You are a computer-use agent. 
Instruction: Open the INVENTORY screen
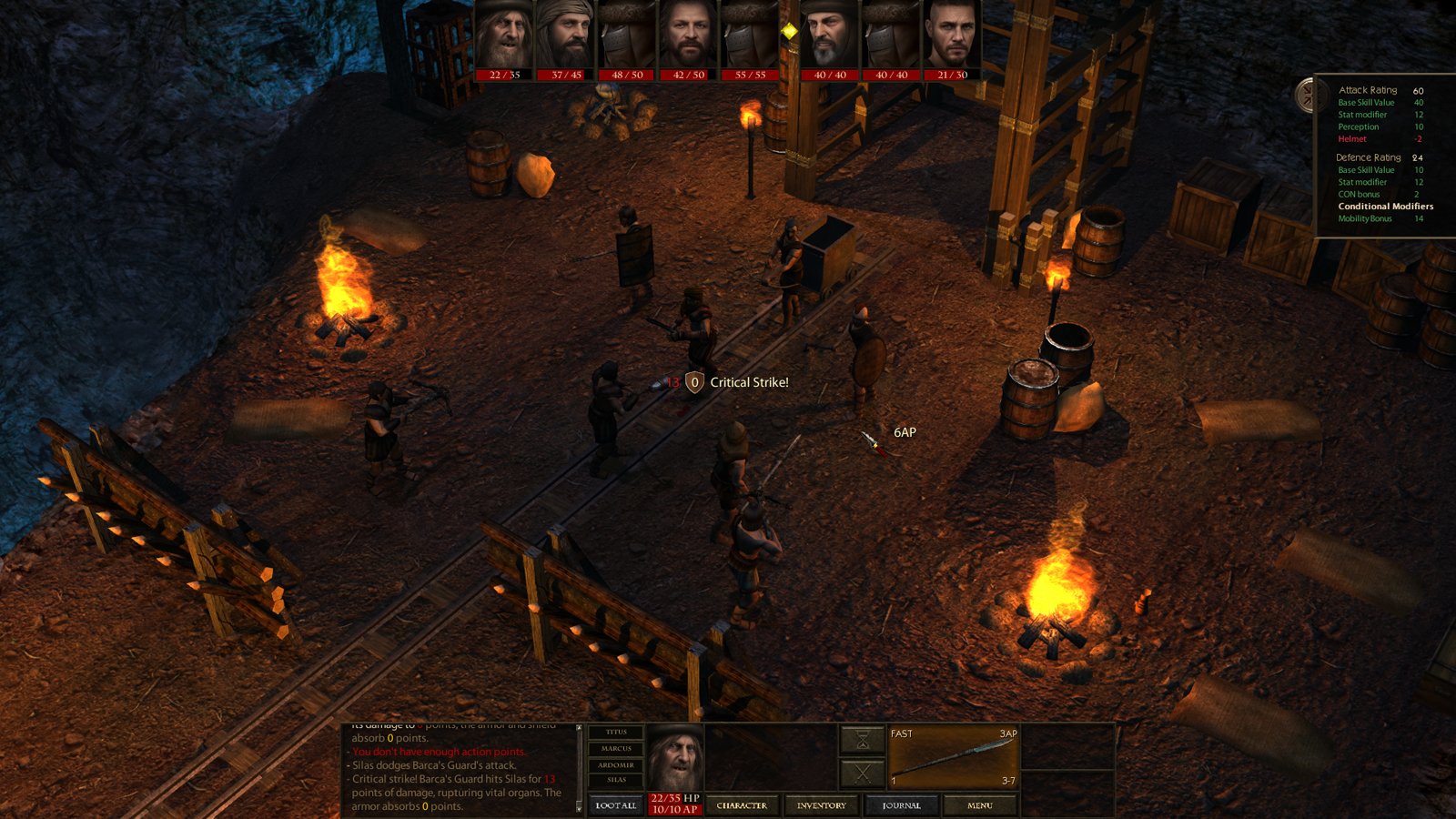(822, 805)
